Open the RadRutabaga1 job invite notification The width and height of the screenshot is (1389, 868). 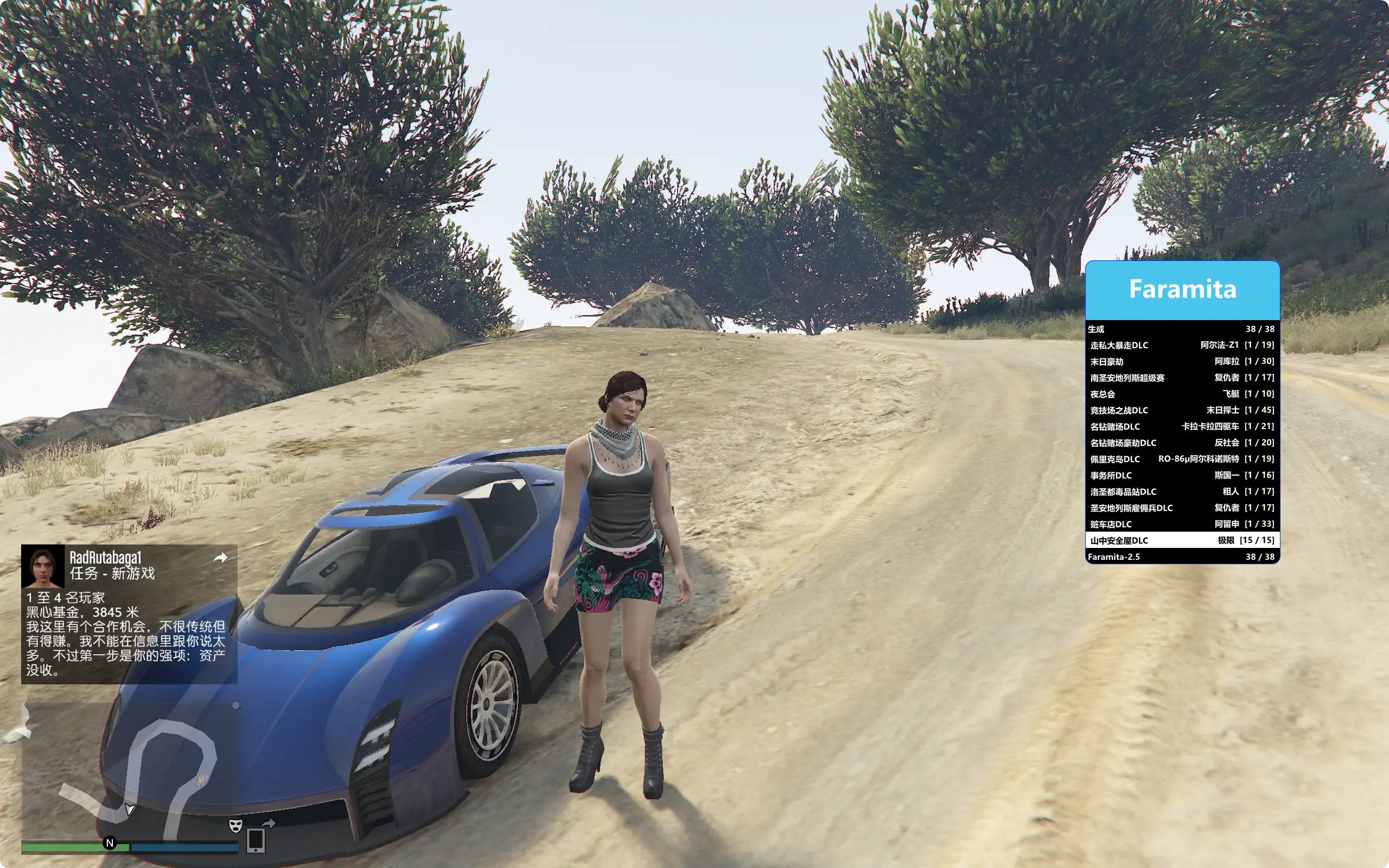129,613
